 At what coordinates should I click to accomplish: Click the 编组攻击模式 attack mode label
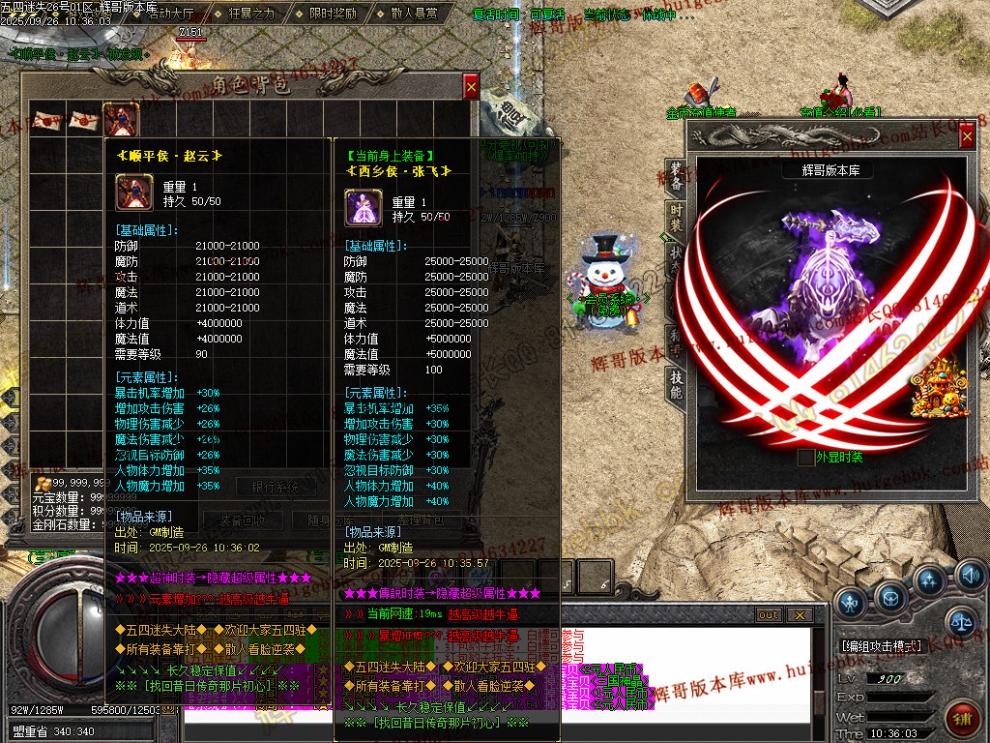click(x=880, y=646)
